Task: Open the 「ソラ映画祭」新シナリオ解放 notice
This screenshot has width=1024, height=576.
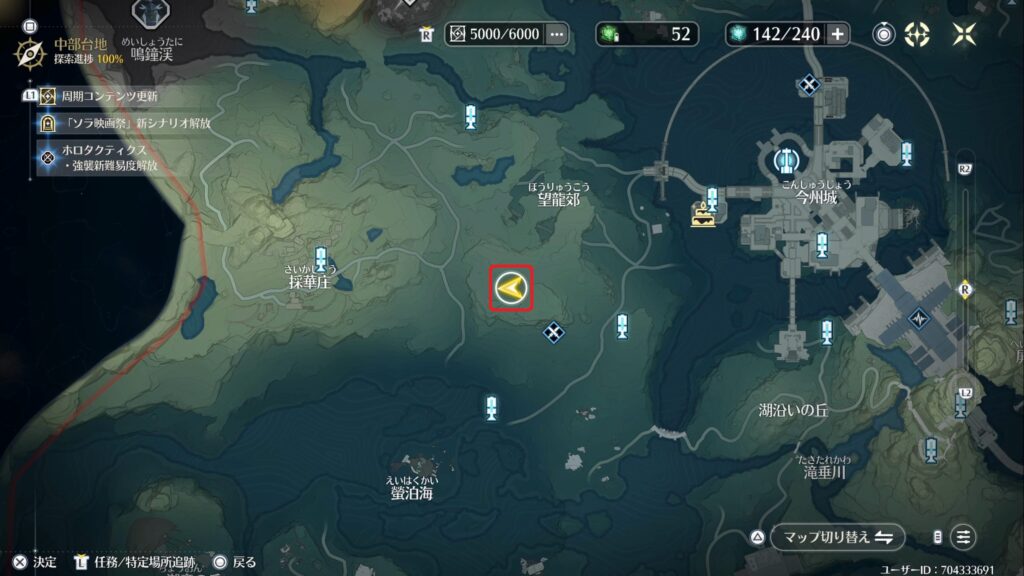Action: tap(138, 123)
